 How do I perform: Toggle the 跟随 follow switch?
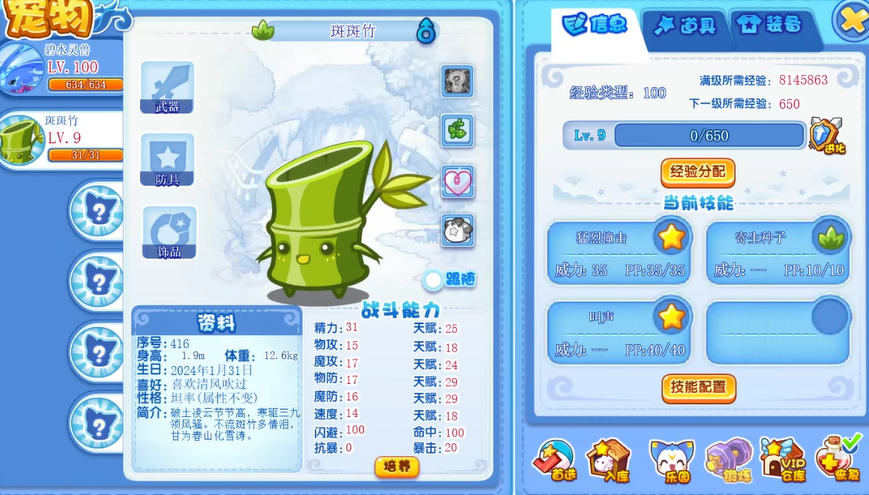433,280
